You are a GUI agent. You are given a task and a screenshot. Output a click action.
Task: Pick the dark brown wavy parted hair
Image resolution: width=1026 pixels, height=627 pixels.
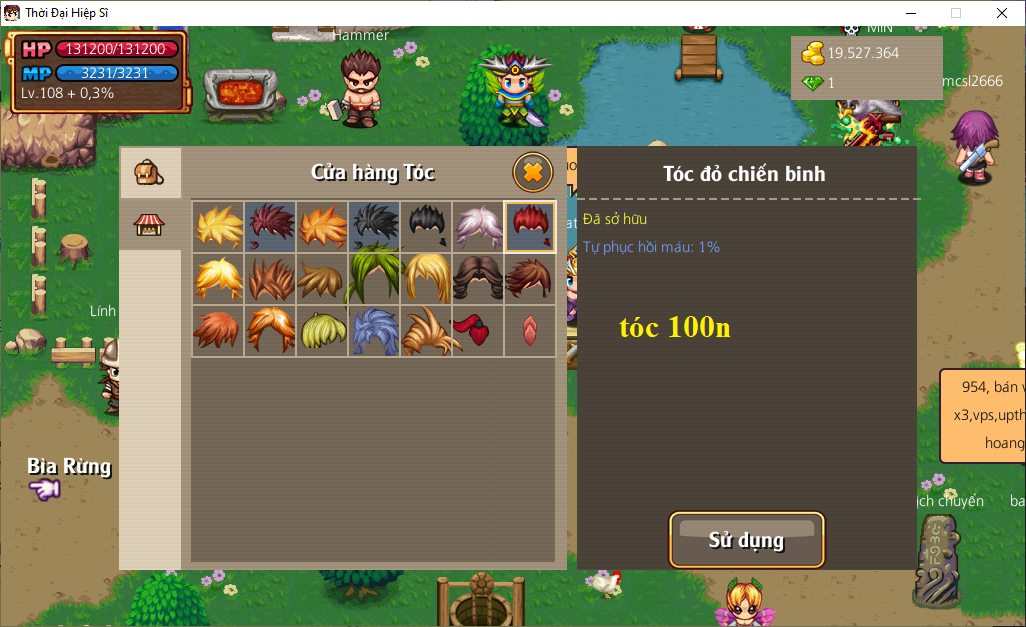[478, 278]
